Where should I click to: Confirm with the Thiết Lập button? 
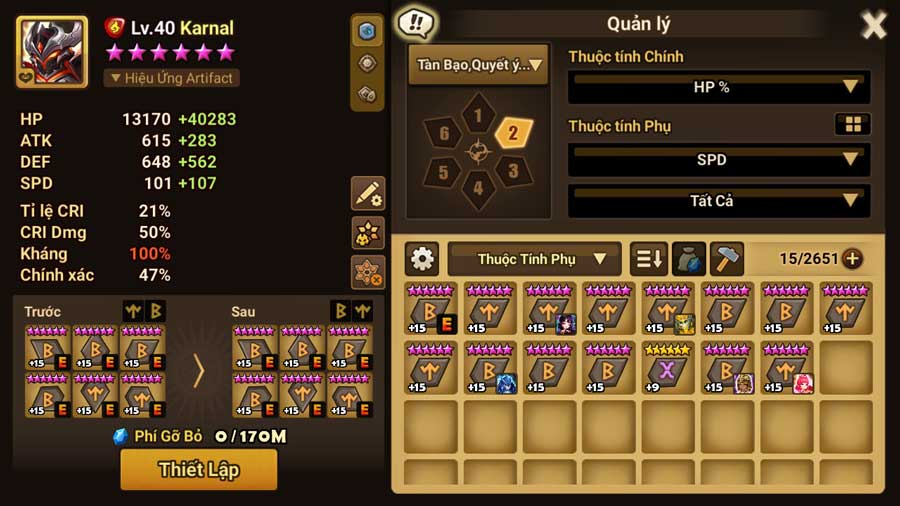pos(198,469)
